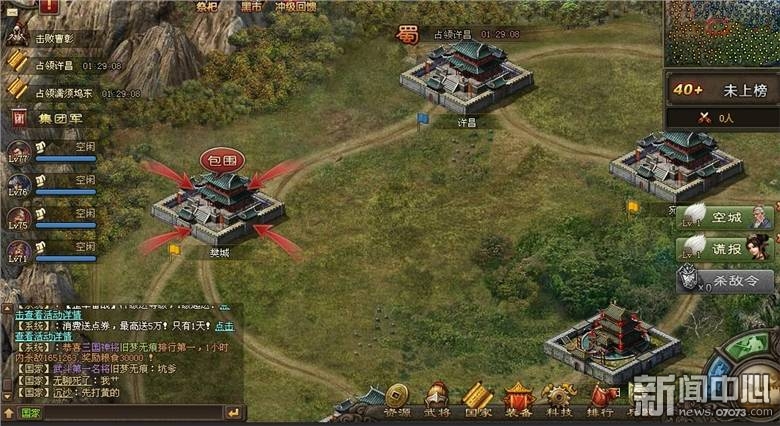Click the 包围 surround button above 樊城

click(220, 159)
